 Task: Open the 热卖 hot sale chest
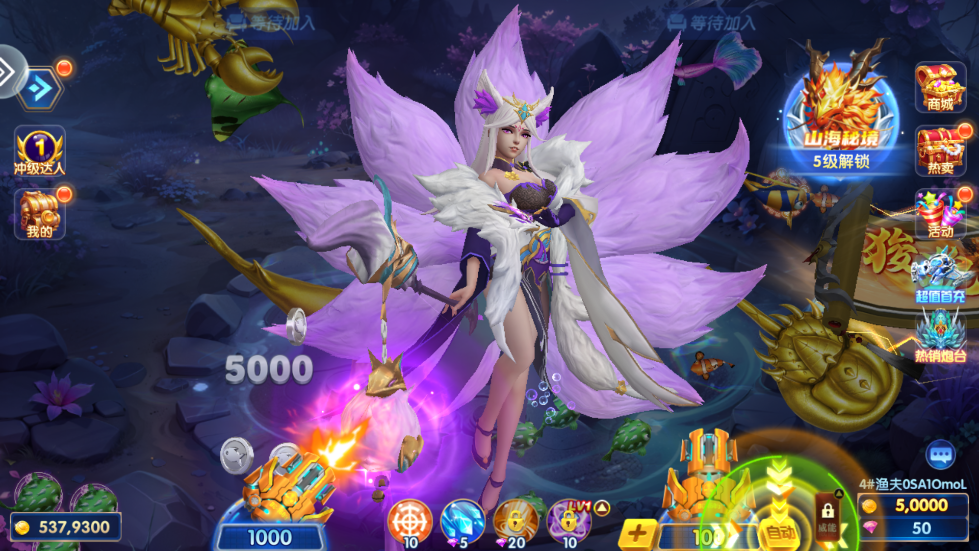click(x=940, y=152)
